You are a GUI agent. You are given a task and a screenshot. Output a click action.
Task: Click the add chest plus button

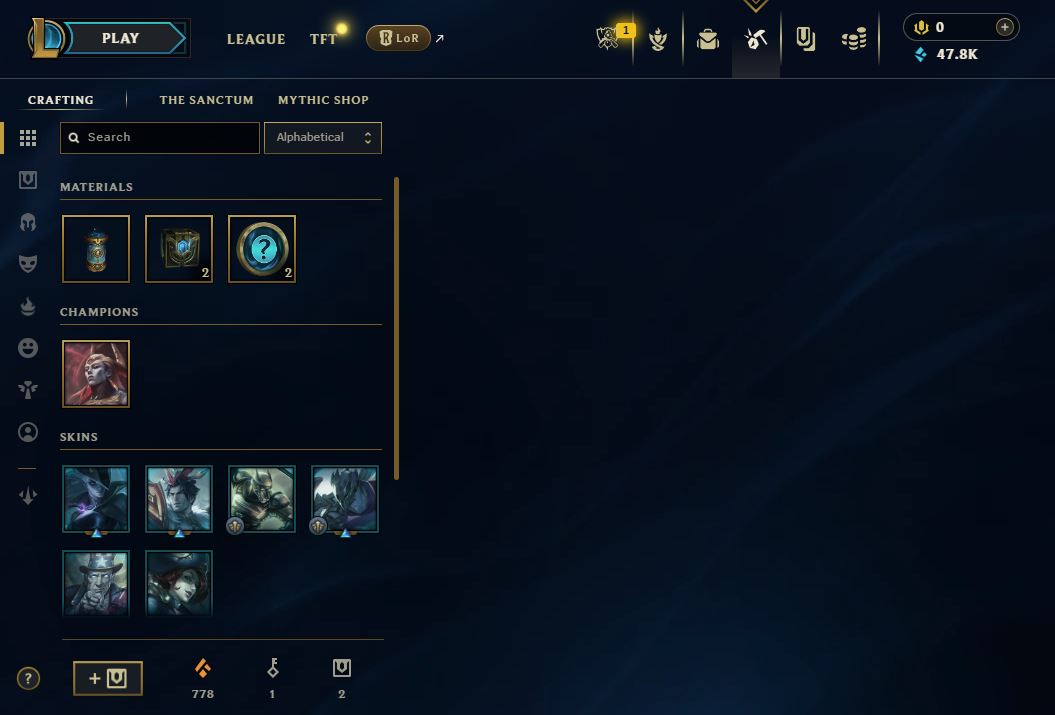(x=108, y=678)
